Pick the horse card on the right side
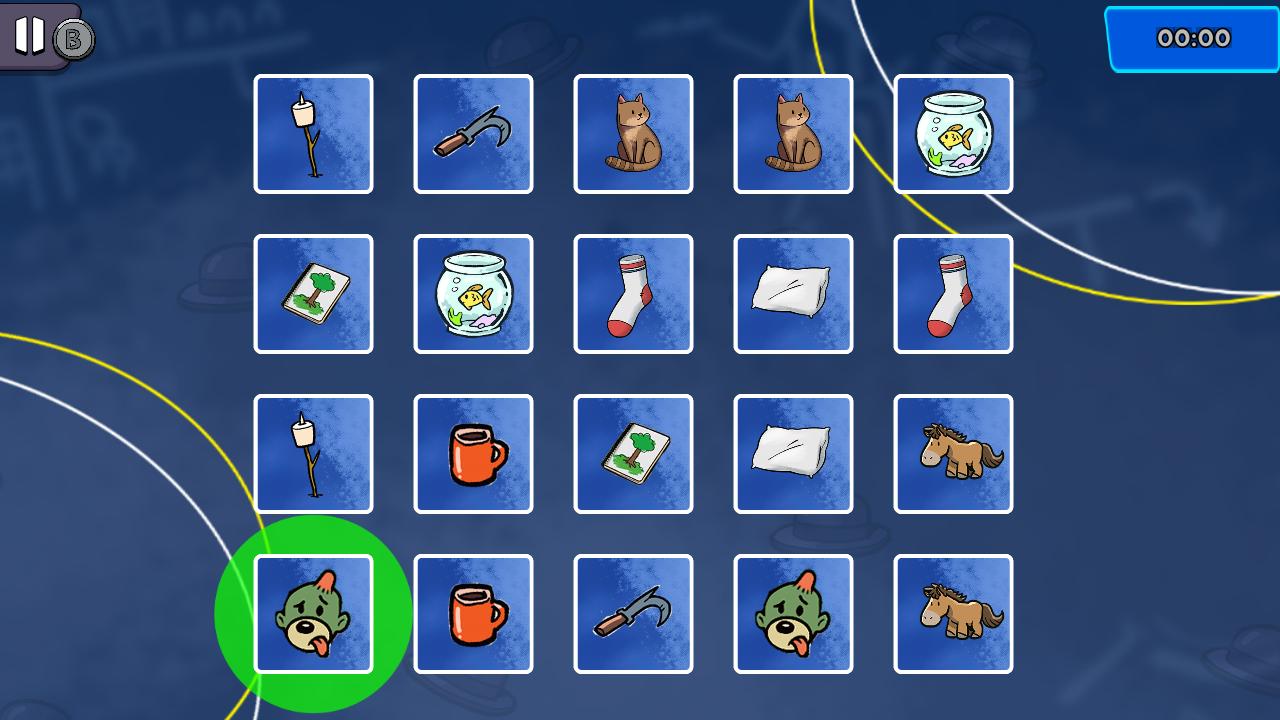The width and height of the screenshot is (1280, 720). (953, 454)
